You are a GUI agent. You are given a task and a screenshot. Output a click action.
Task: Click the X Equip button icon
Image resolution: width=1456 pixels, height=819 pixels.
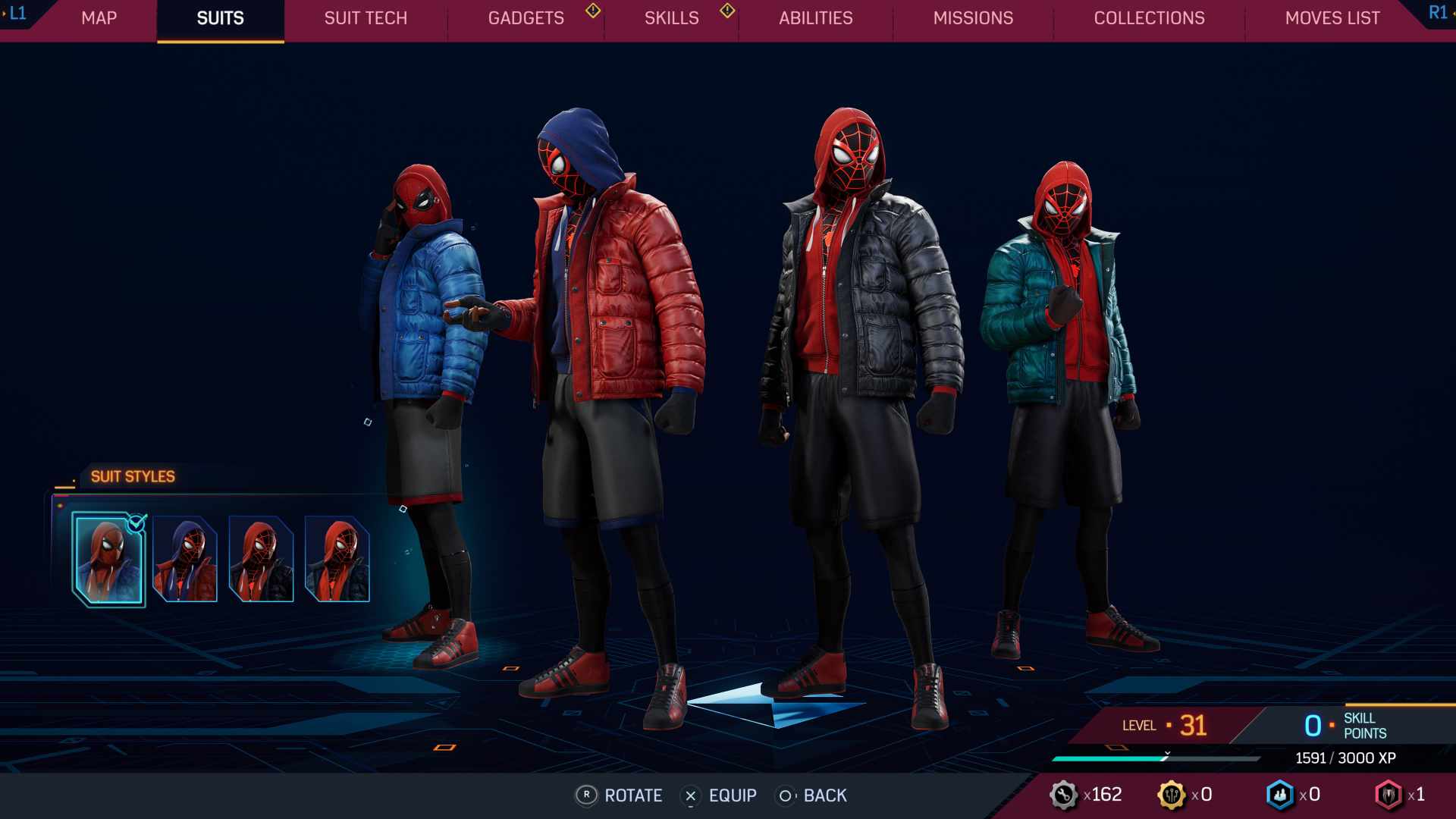(x=690, y=795)
